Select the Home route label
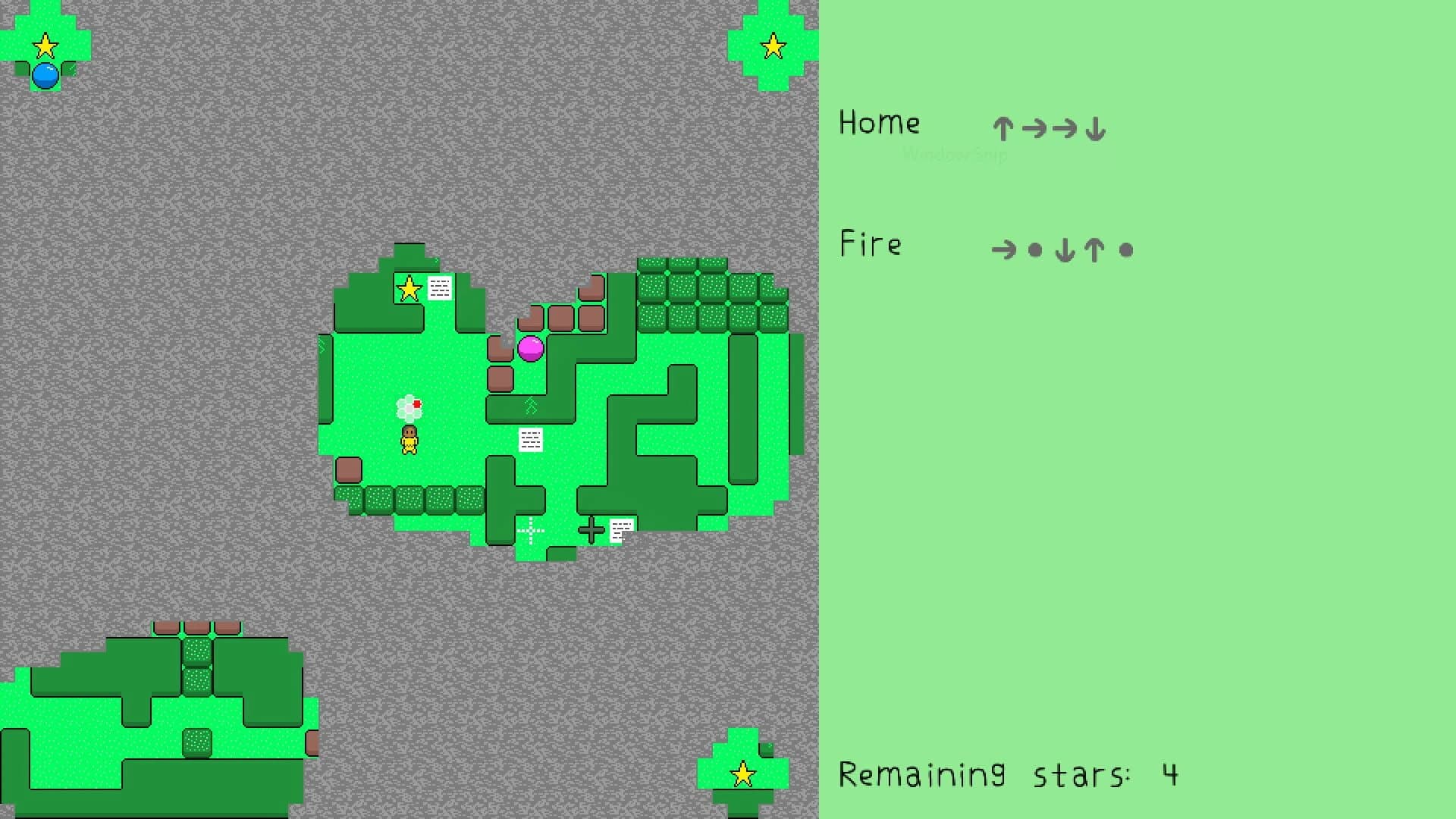 879,123
